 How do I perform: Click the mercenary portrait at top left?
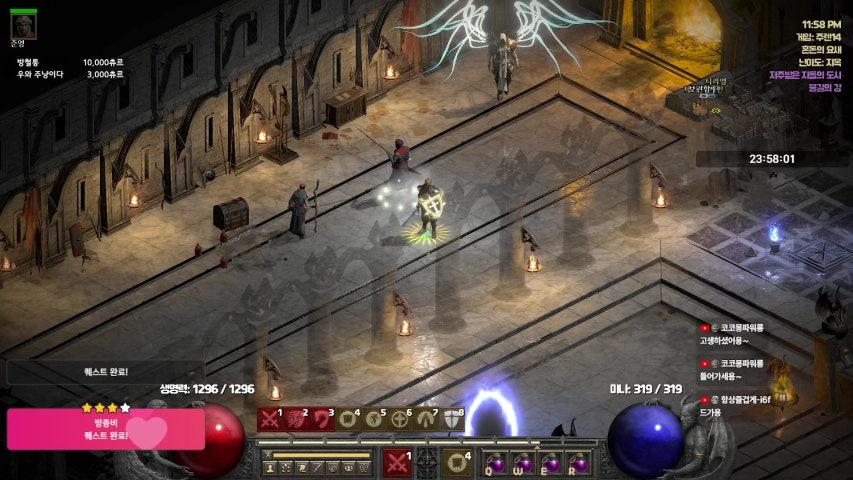coord(23,24)
